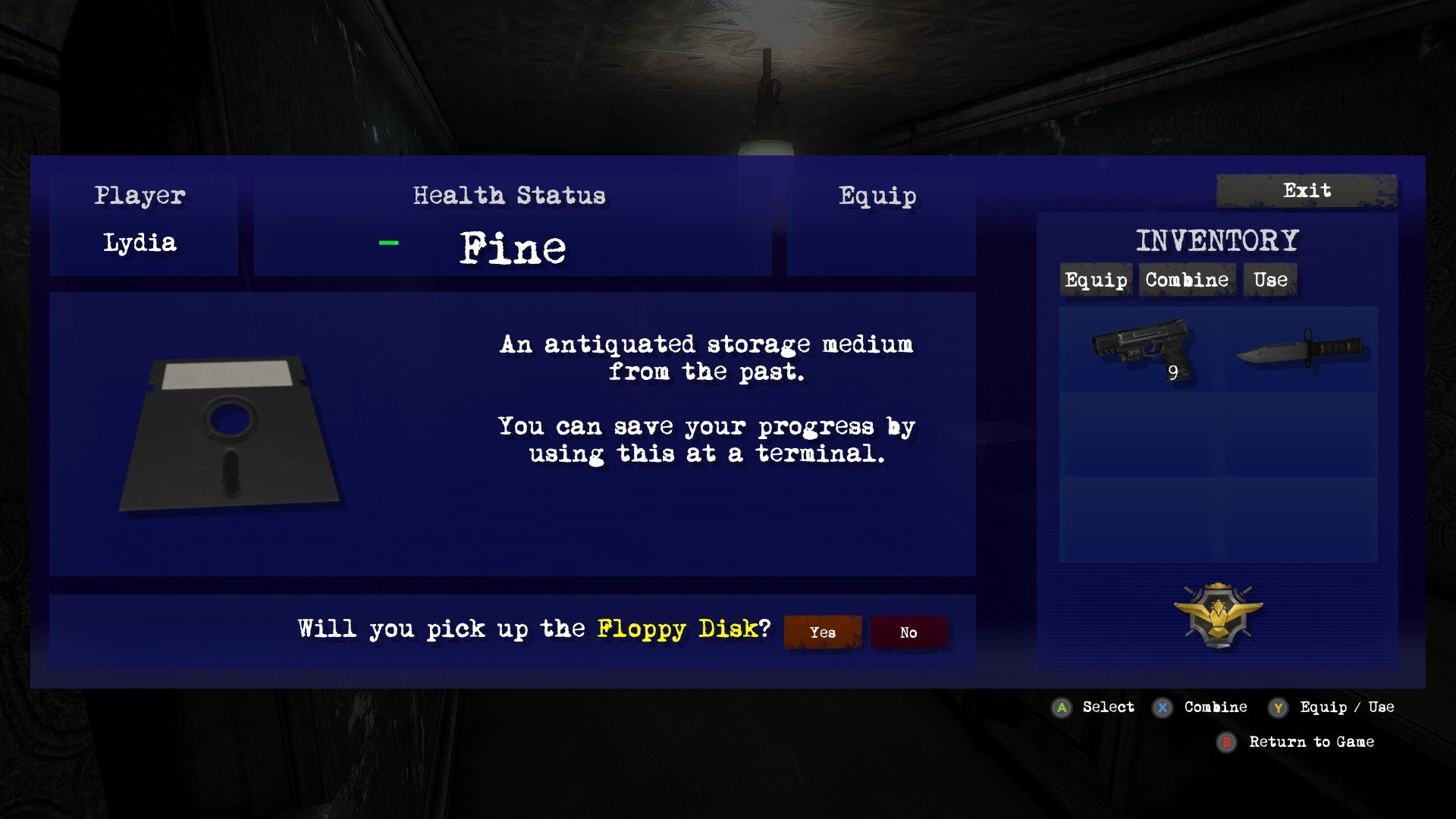Select the Equip action in the Inventory panel

click(x=1095, y=280)
